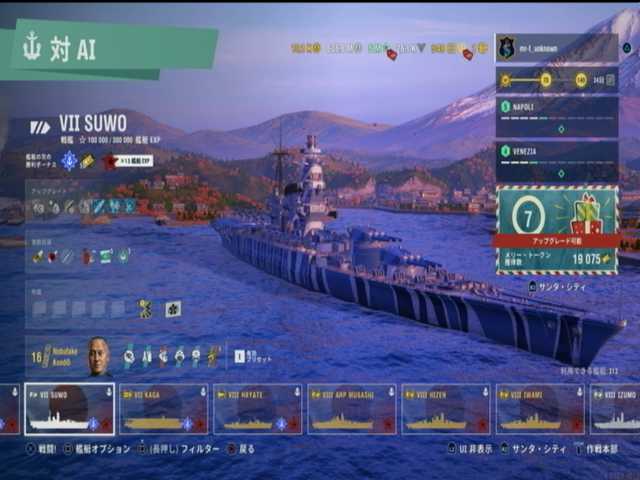This screenshot has width=640, height=480.
Task: Select the VII Suwo ship card
Action: [x=69, y=409]
